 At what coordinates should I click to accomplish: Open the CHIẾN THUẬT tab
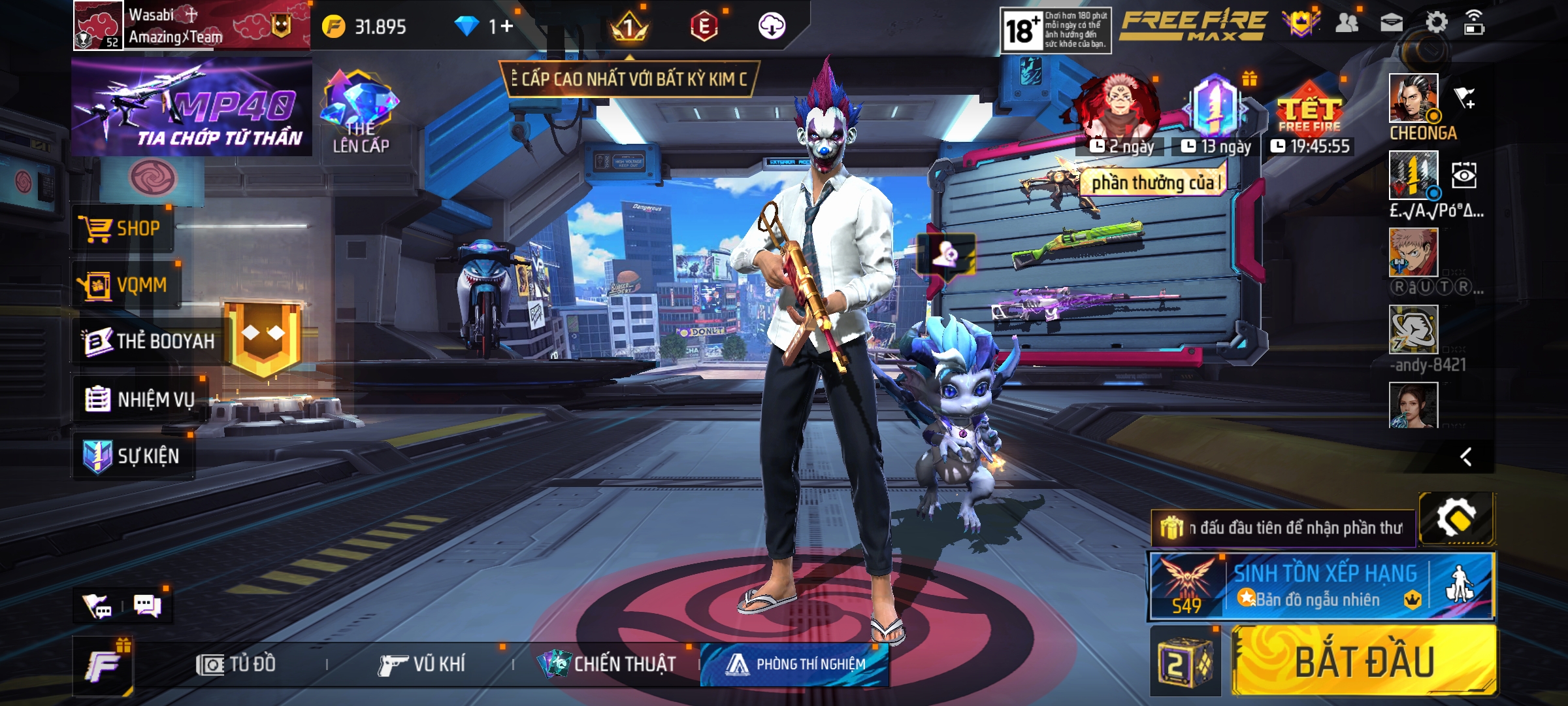tap(606, 665)
